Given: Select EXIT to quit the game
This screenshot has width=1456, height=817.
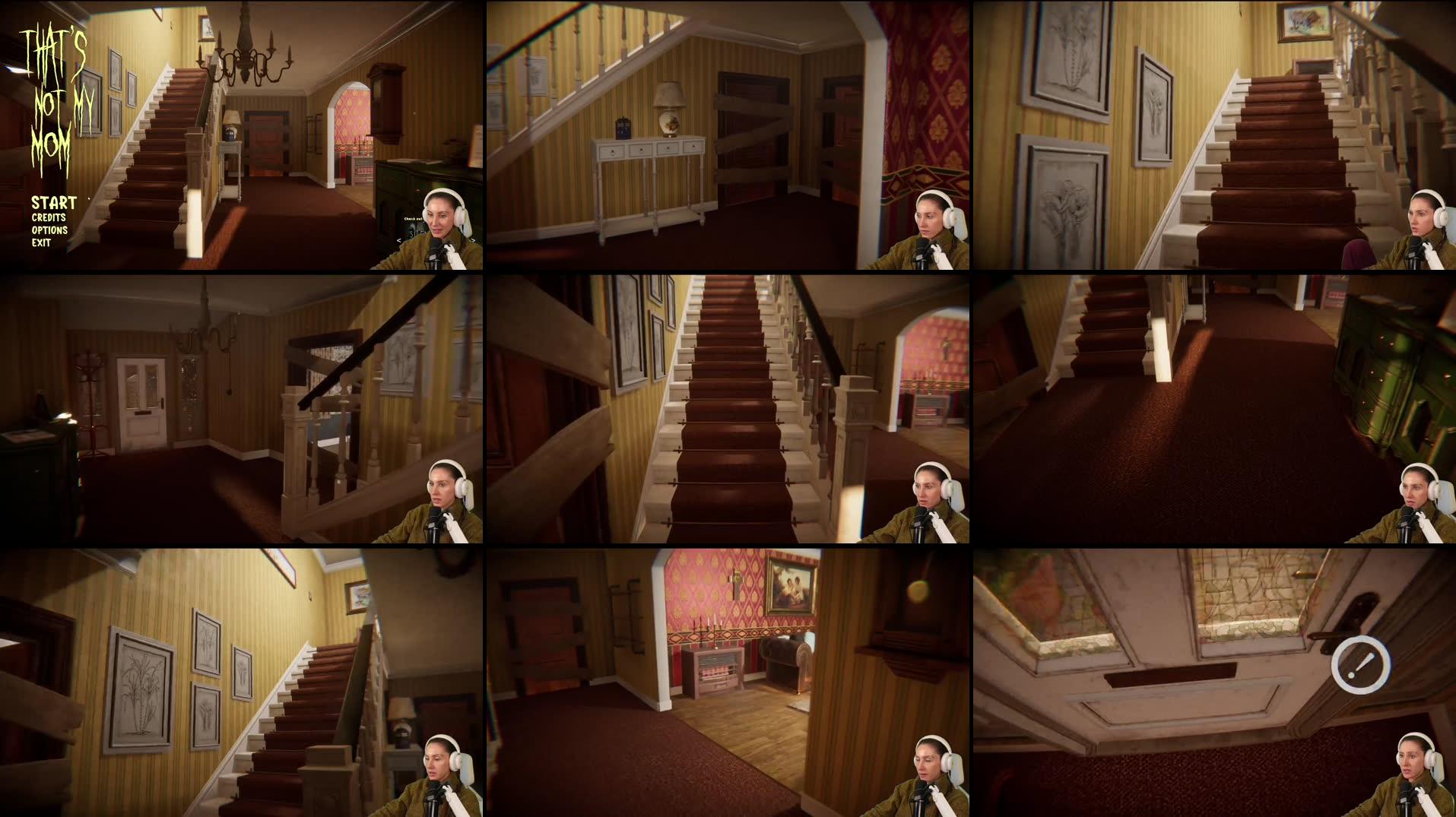Looking at the screenshot, I should coord(42,243).
